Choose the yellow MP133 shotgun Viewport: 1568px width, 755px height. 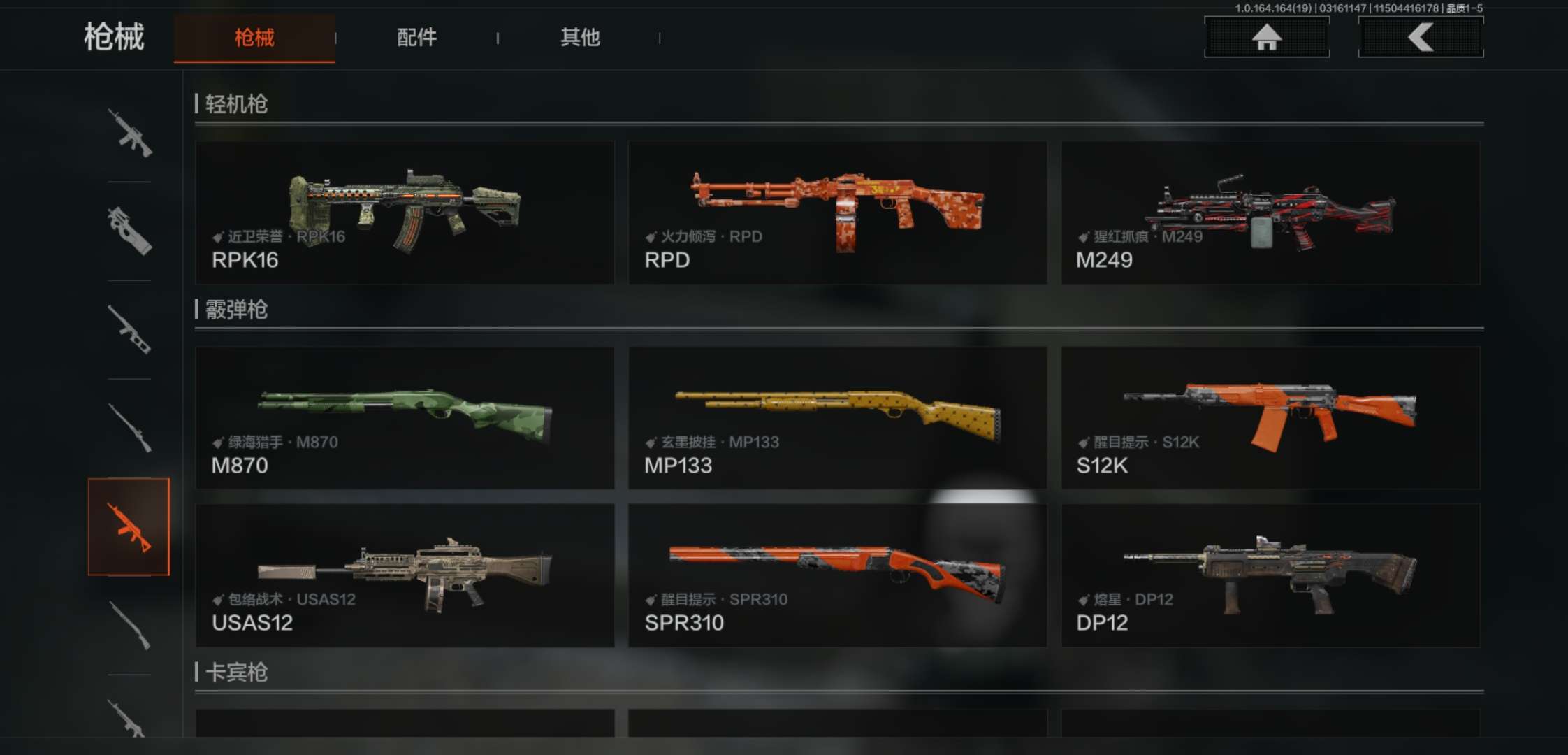coord(837,418)
